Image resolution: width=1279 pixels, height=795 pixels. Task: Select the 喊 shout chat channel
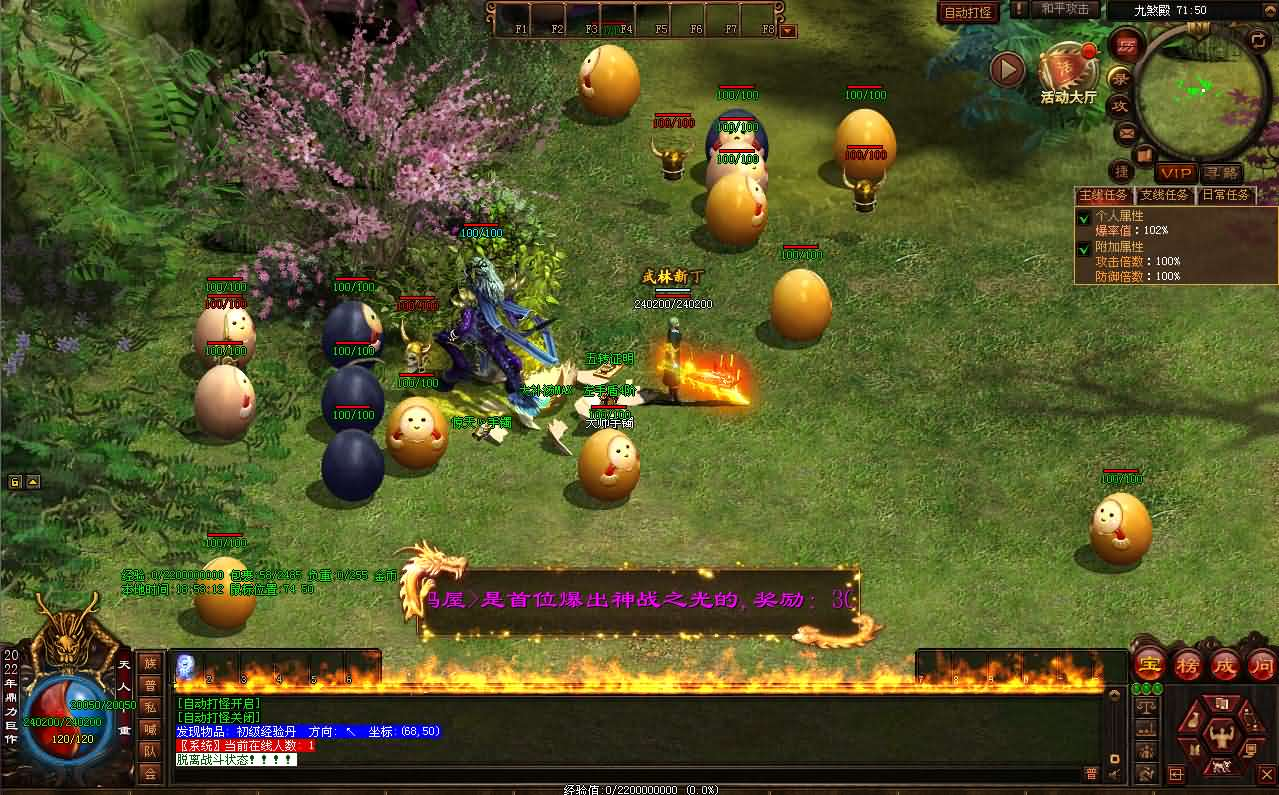[x=150, y=728]
